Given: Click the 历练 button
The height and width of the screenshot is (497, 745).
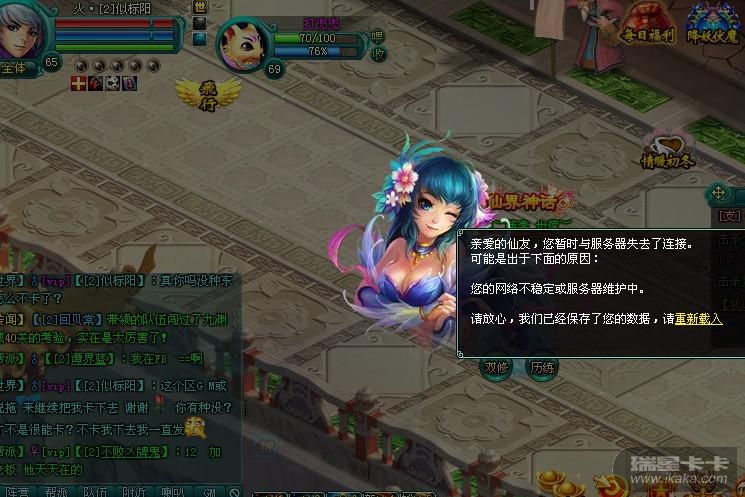Looking at the screenshot, I should coord(542,367).
